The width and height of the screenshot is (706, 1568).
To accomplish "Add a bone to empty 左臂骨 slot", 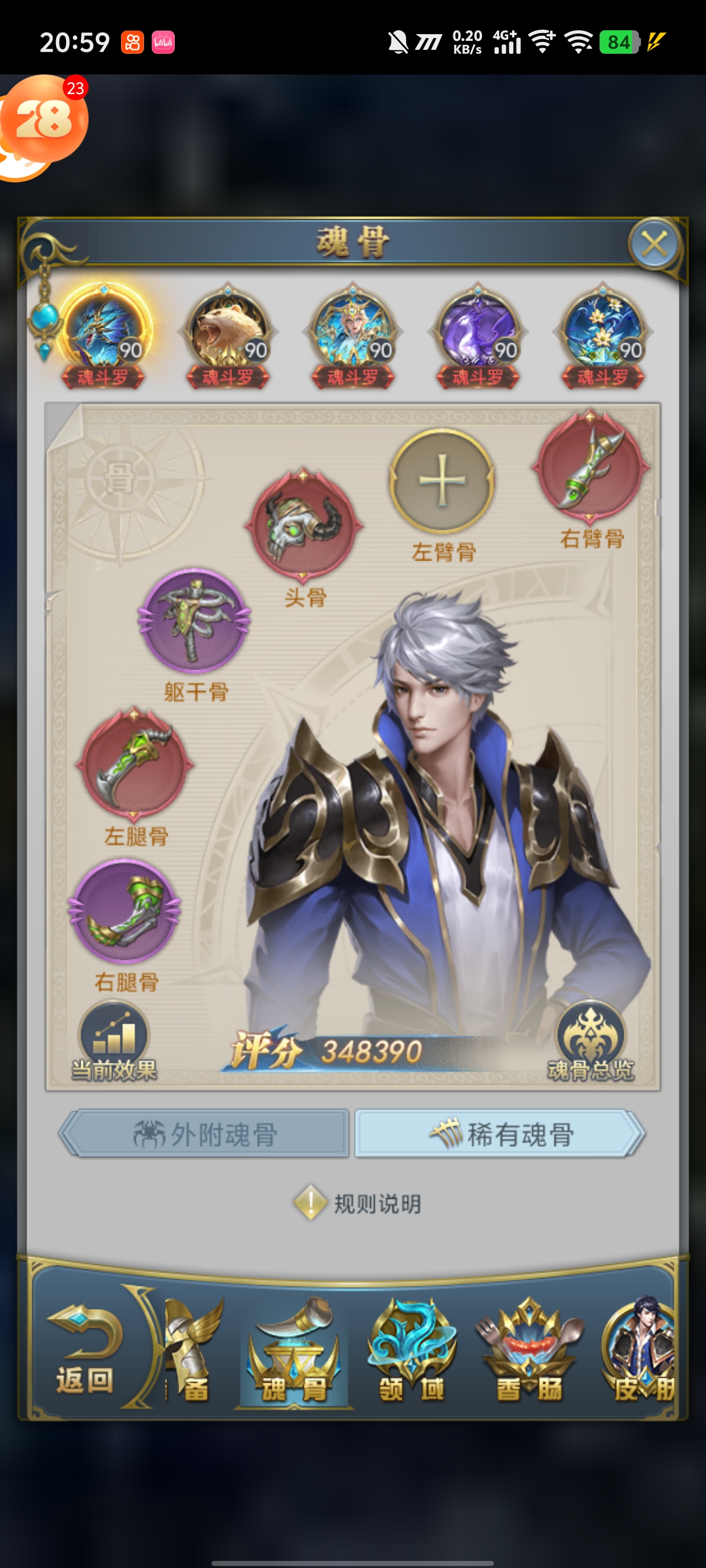I will click(442, 481).
